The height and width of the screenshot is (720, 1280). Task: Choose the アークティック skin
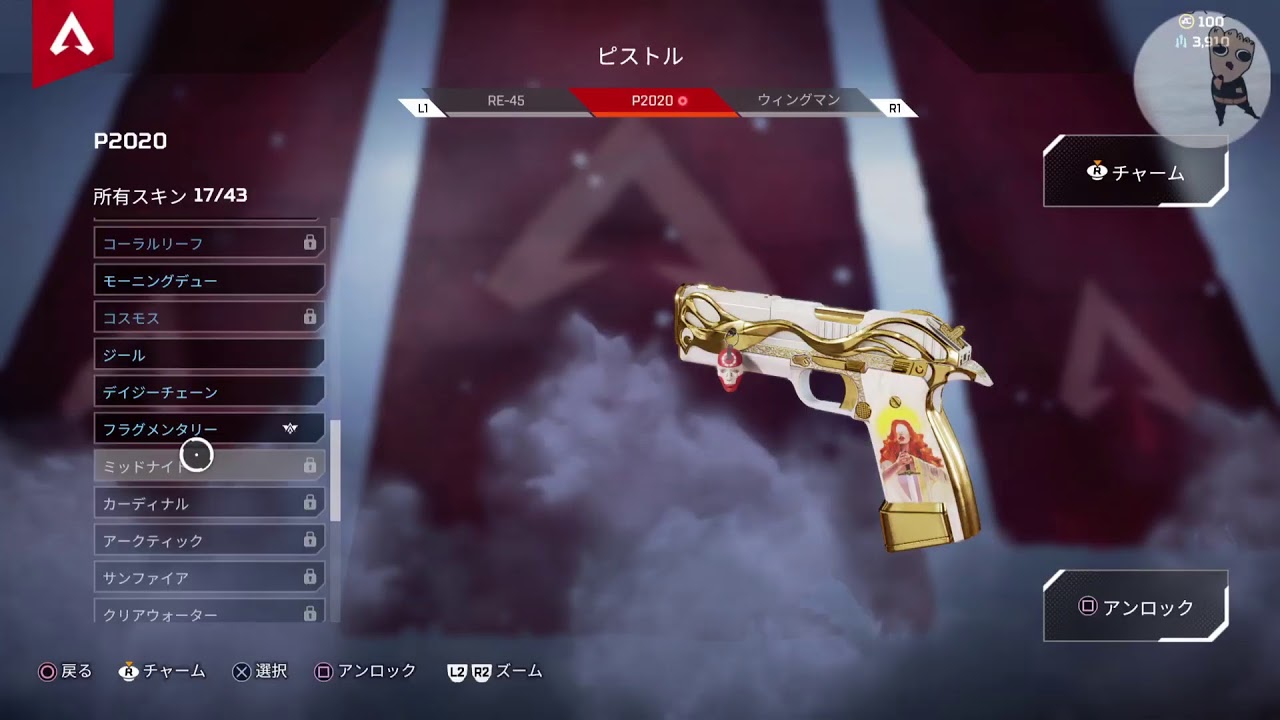click(209, 540)
